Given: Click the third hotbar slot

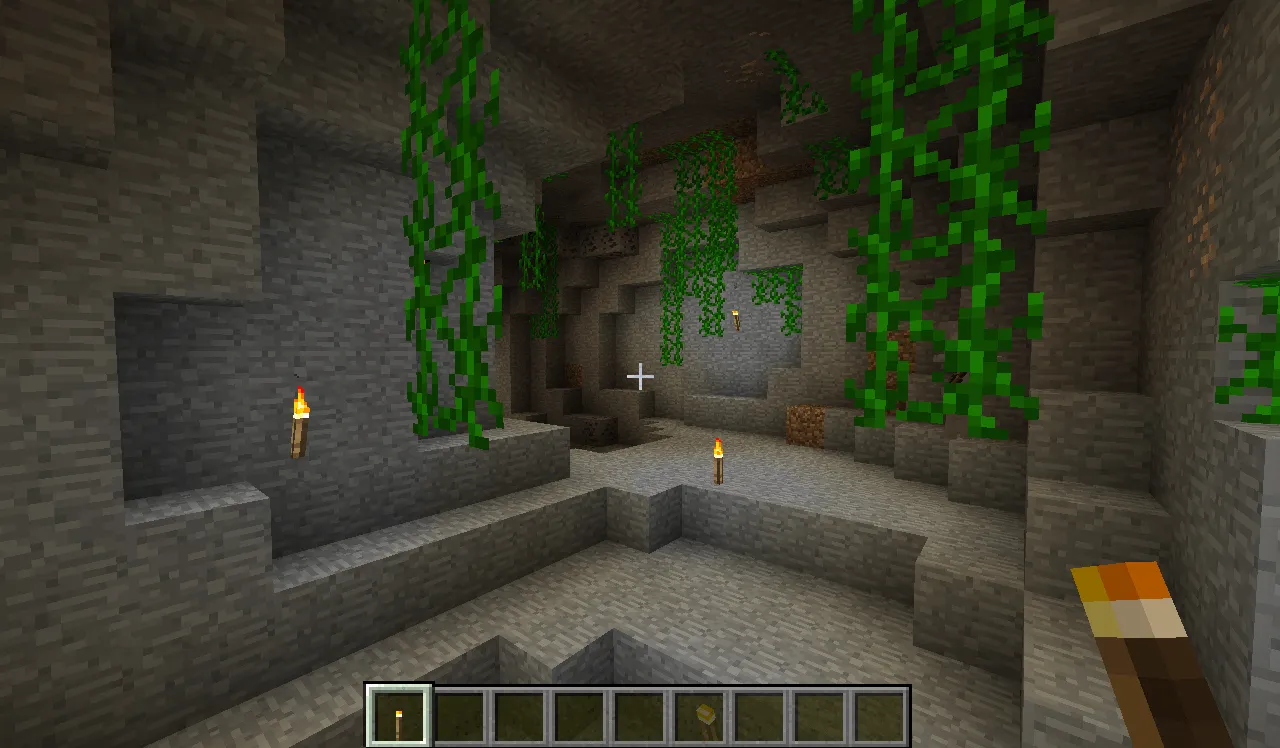Looking at the screenshot, I should [523, 714].
